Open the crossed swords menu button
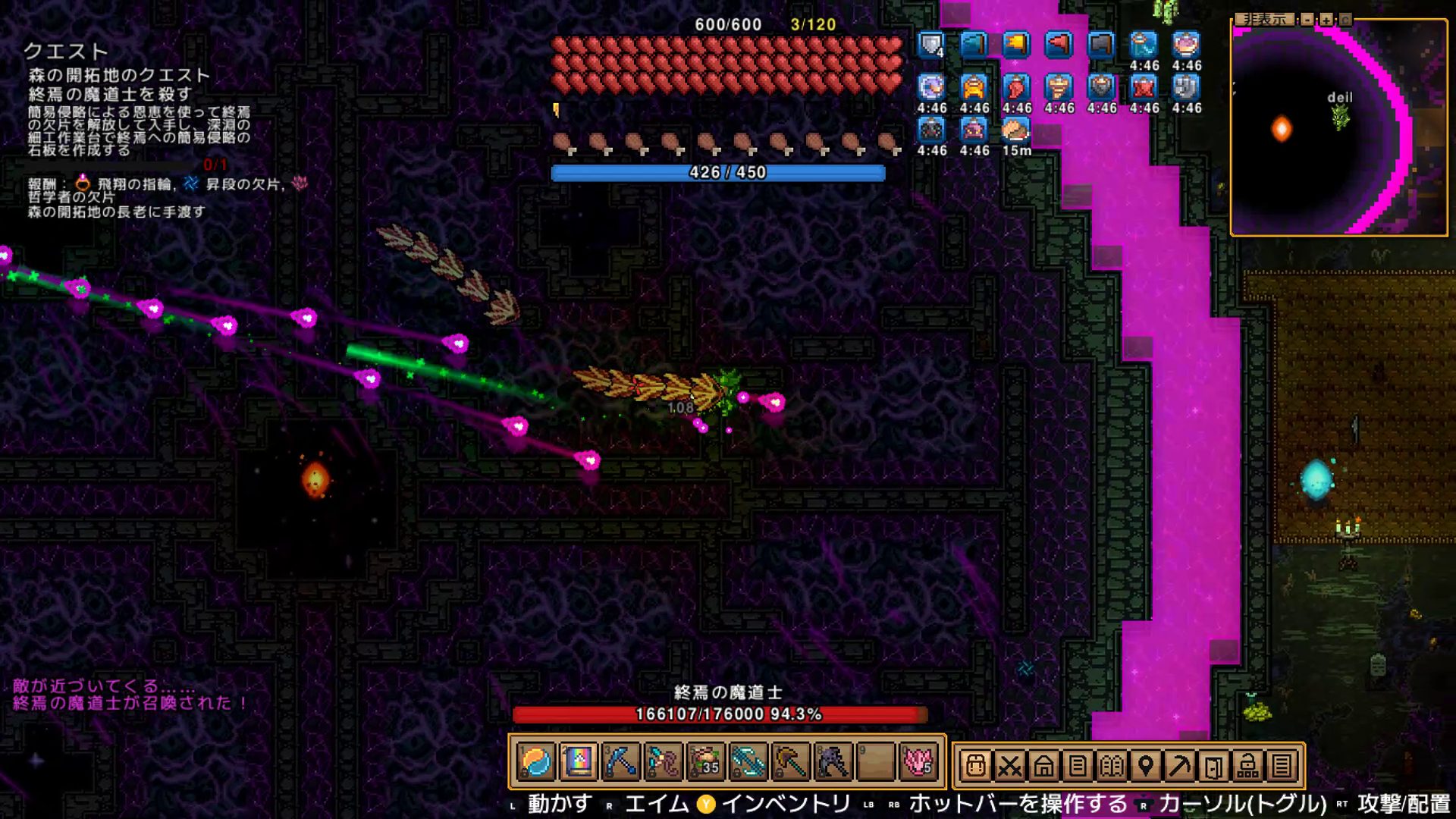The image size is (1456, 819). [x=1009, y=766]
